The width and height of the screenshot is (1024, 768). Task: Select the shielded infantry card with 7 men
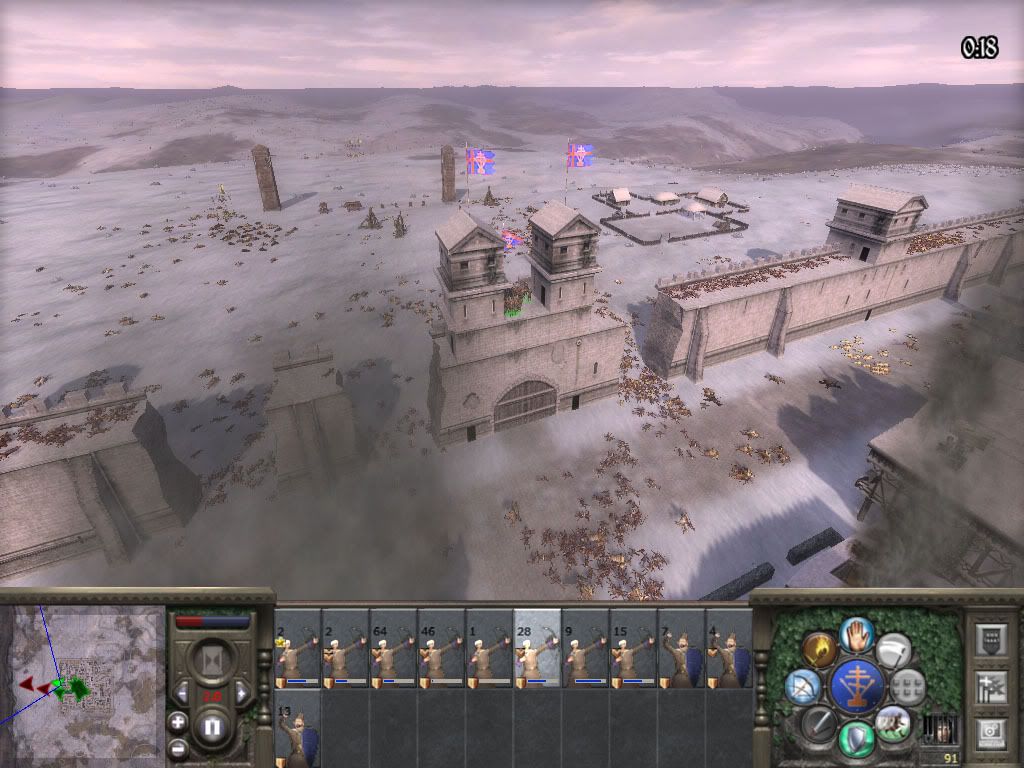[x=681, y=649]
